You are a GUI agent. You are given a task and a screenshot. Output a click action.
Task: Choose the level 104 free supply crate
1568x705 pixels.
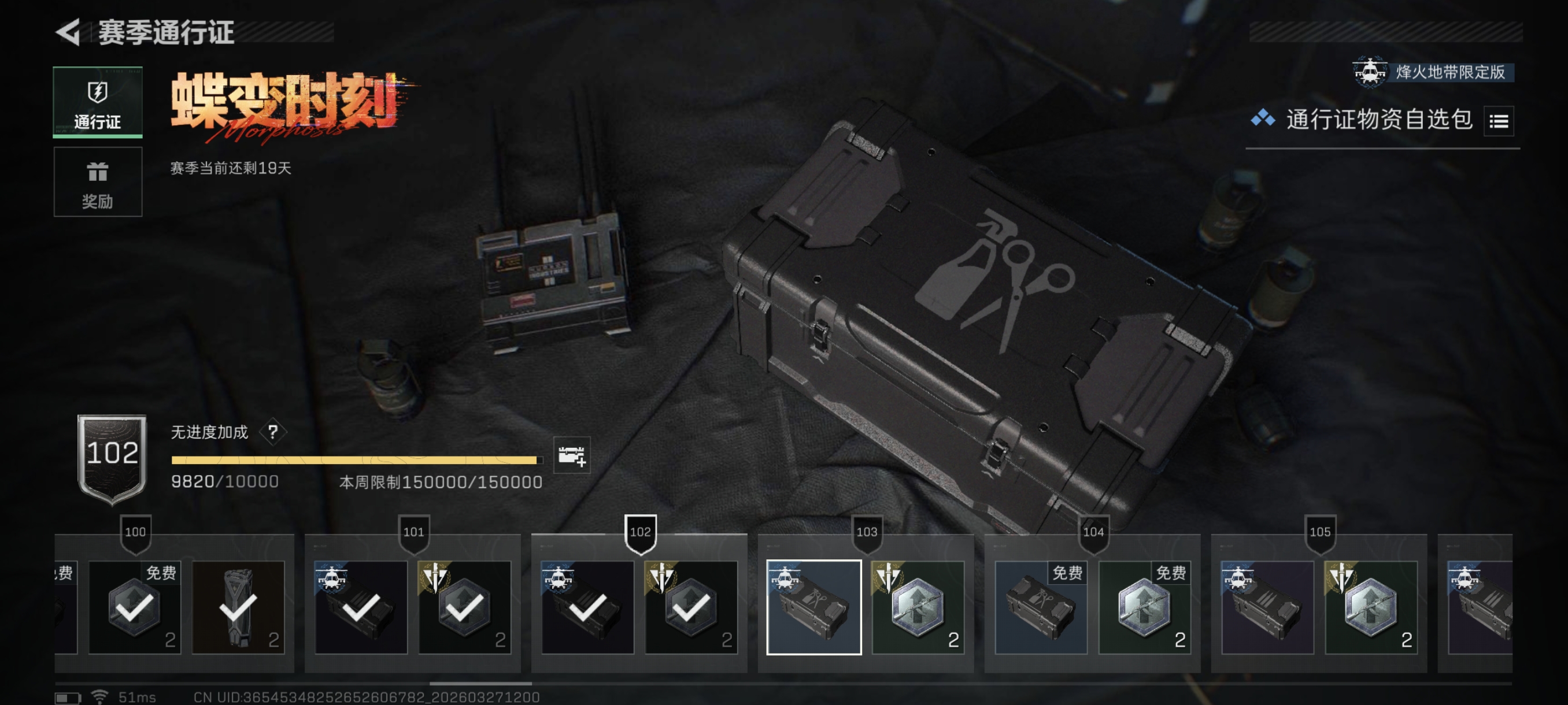click(1040, 607)
